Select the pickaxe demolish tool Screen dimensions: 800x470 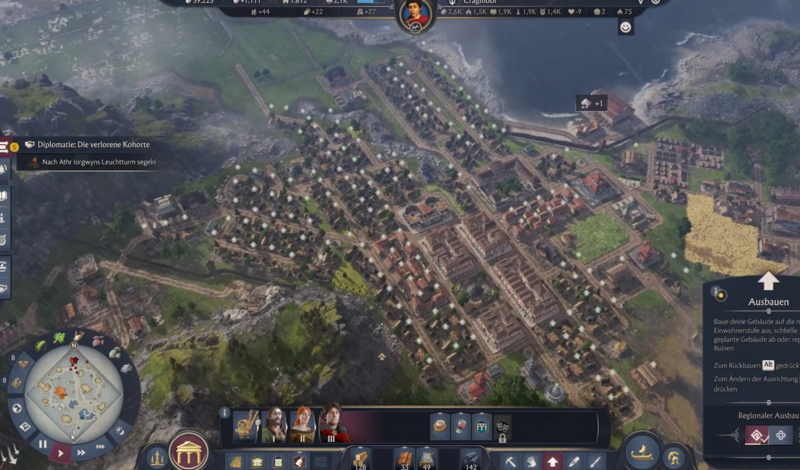510,461
